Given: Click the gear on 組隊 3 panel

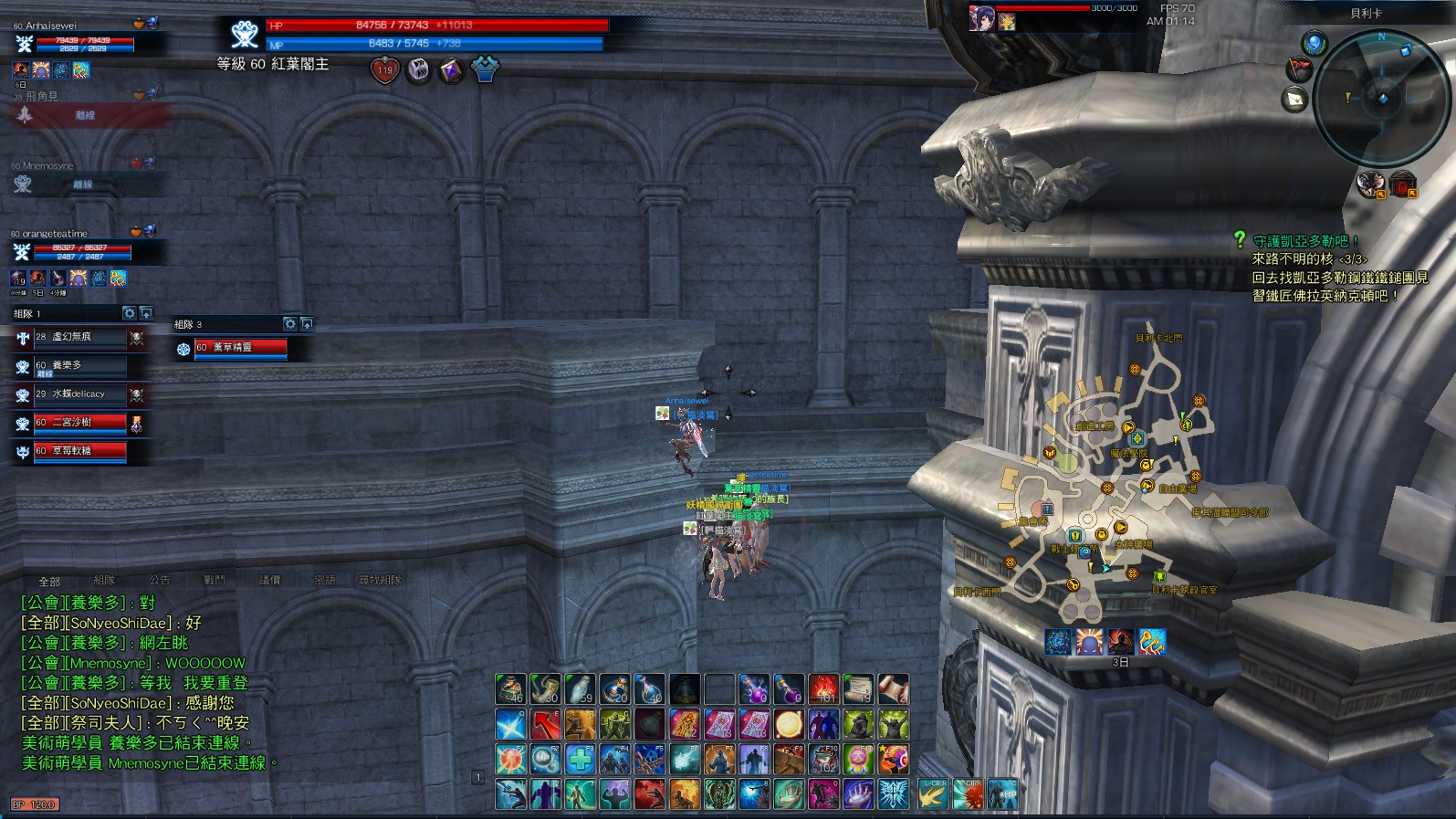Looking at the screenshot, I should point(289,324).
